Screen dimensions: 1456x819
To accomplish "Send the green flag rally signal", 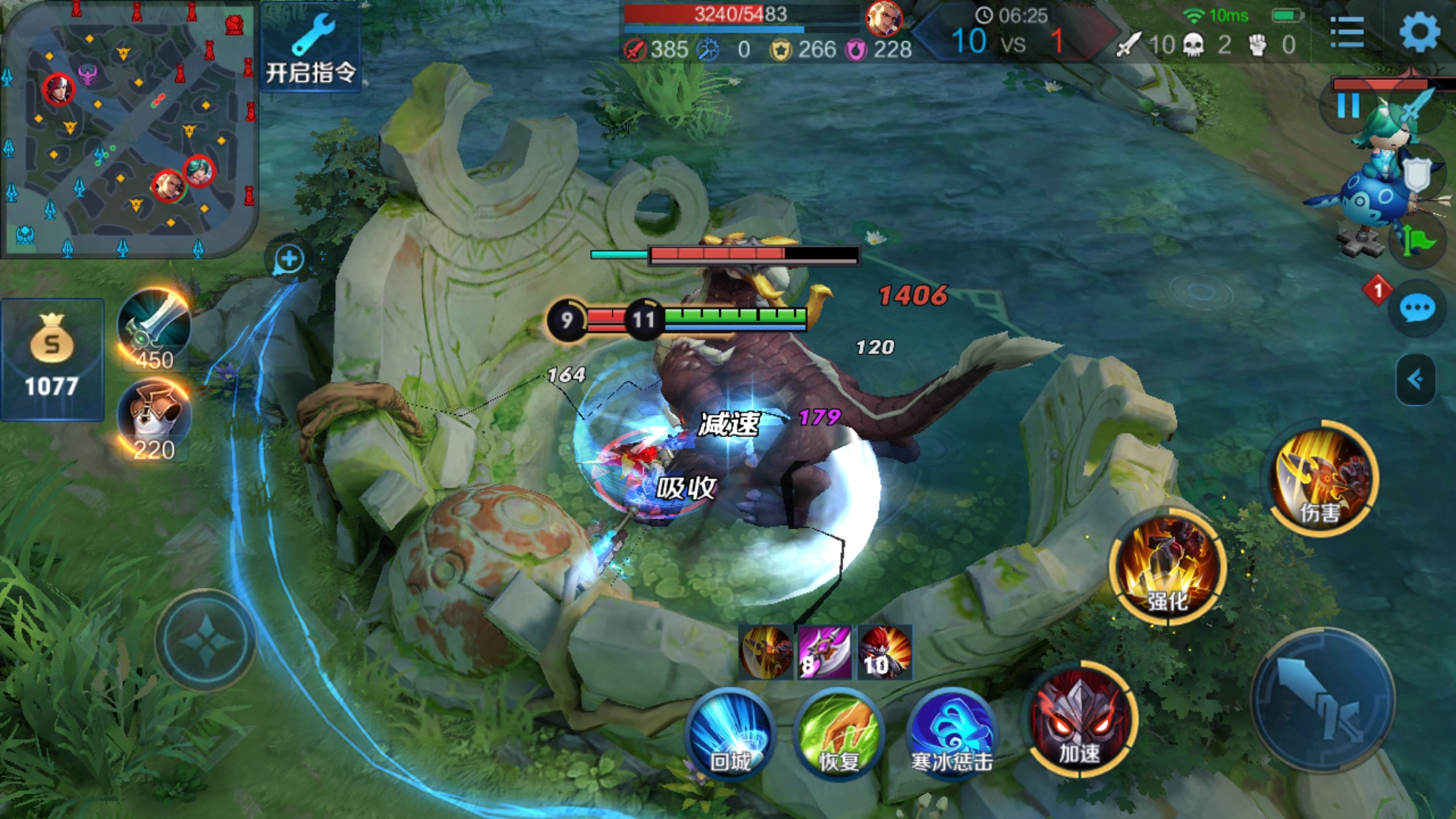I will click(x=1417, y=241).
